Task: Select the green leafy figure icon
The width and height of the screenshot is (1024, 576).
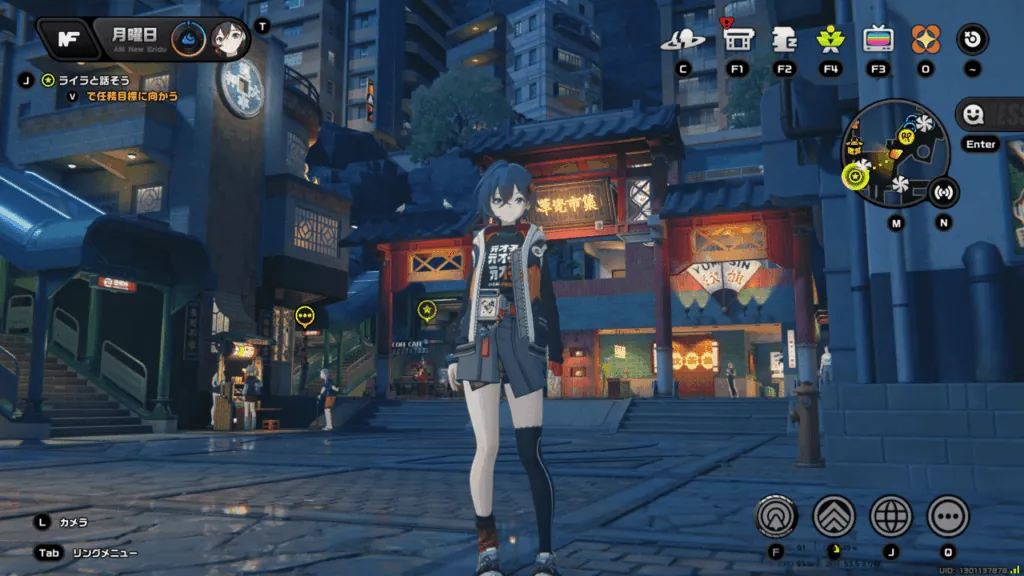Action: [829, 40]
